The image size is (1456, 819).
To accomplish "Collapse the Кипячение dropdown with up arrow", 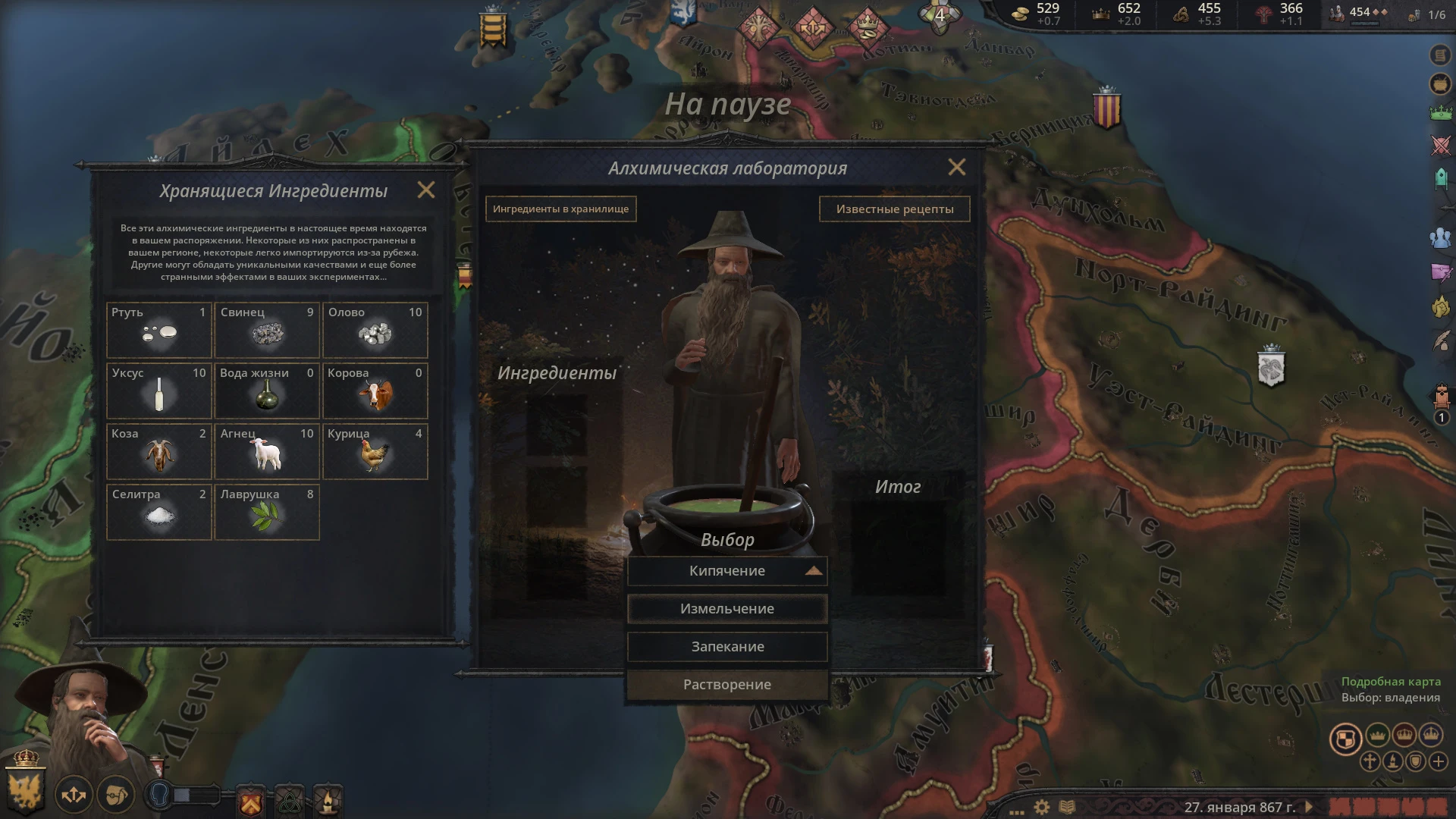I will tap(815, 570).
